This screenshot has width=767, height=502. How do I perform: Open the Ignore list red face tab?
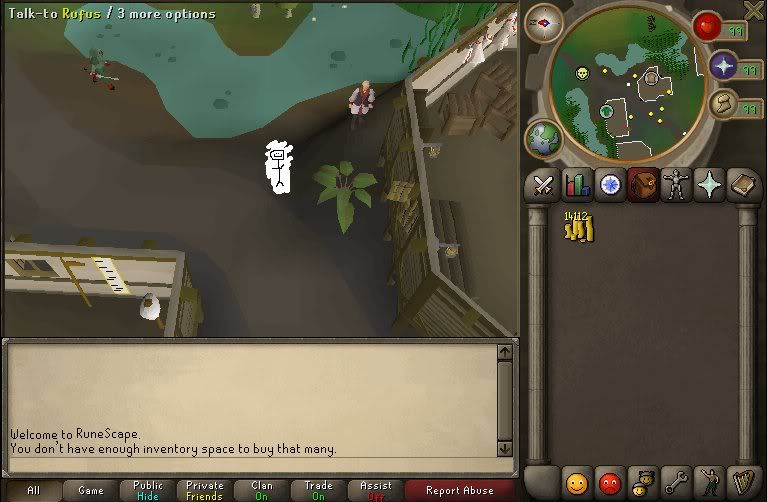(609, 482)
